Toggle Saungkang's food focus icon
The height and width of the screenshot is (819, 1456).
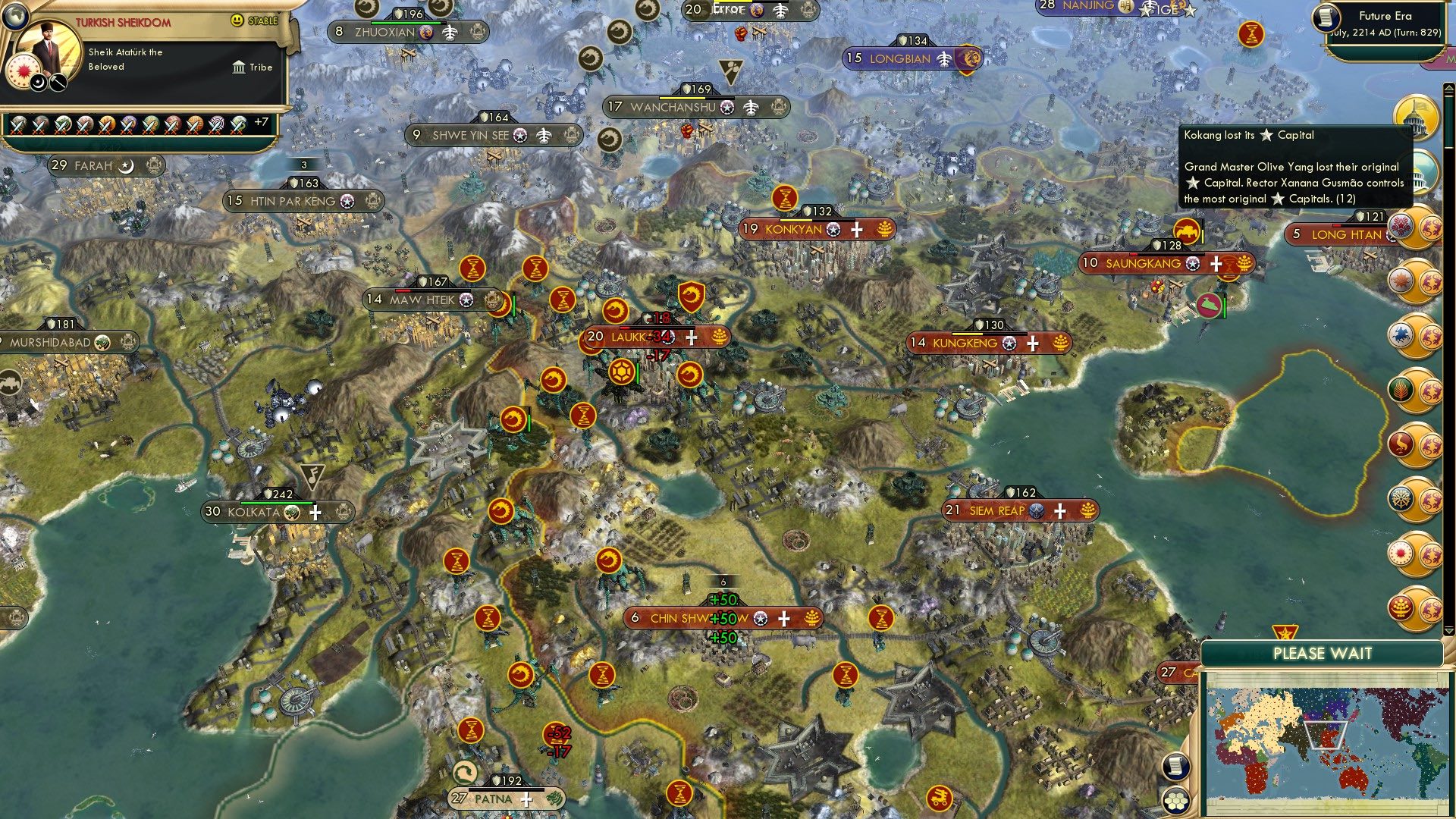point(1242,264)
